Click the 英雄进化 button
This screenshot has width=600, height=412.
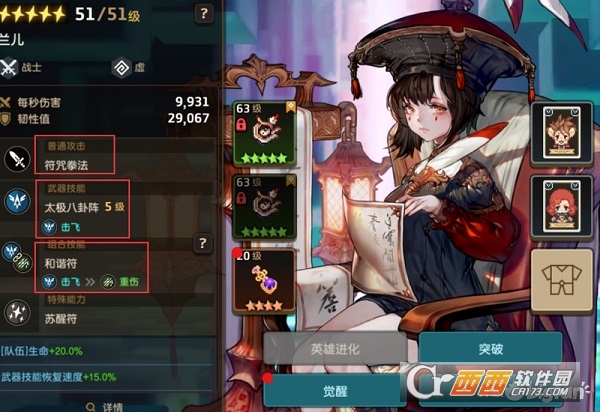337,350
